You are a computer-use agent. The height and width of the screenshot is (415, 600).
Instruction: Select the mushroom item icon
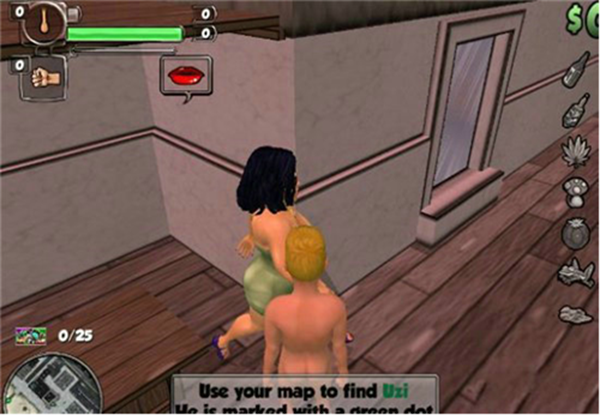(x=575, y=190)
